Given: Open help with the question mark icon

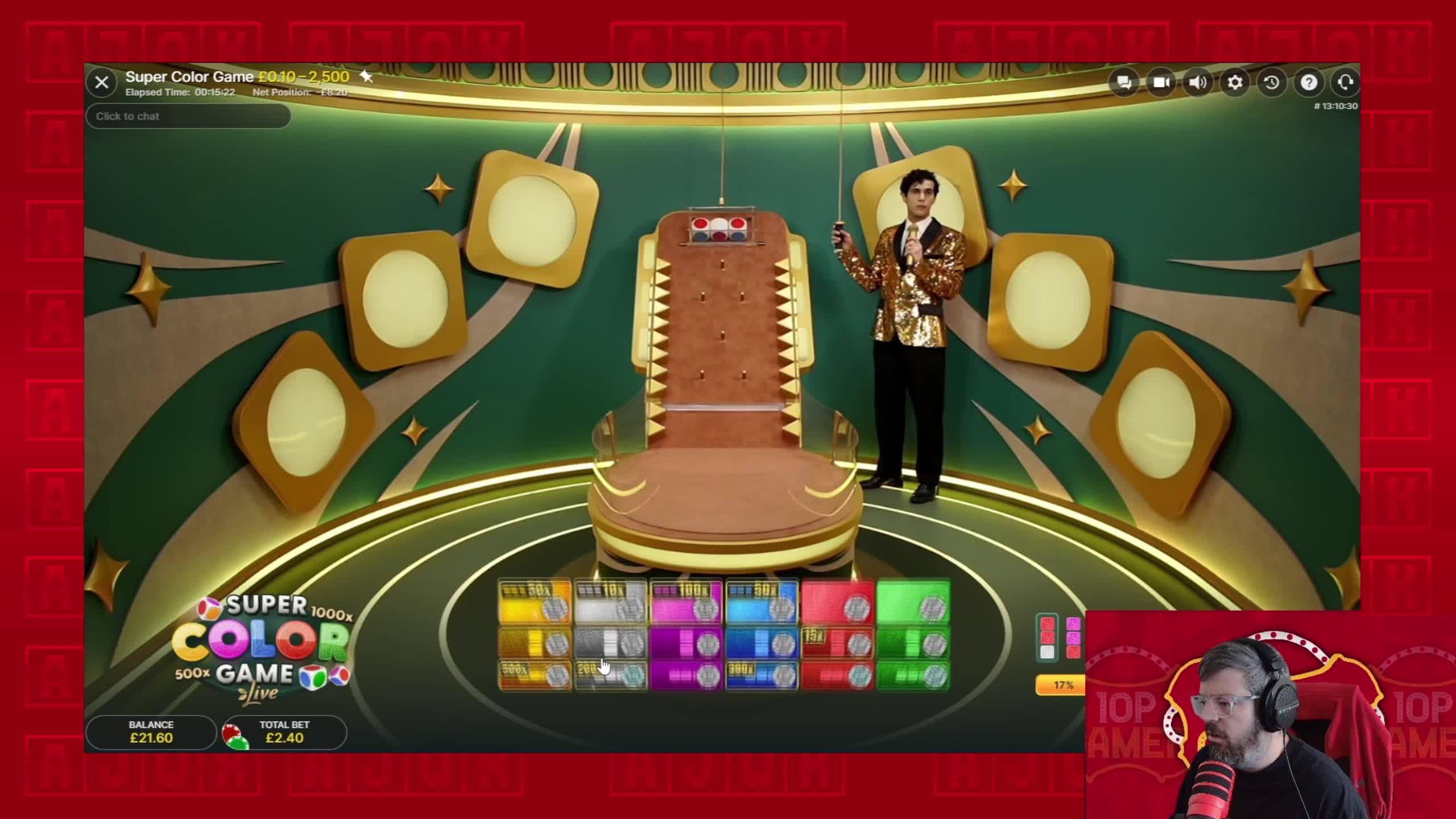Looking at the screenshot, I should tap(1309, 82).
